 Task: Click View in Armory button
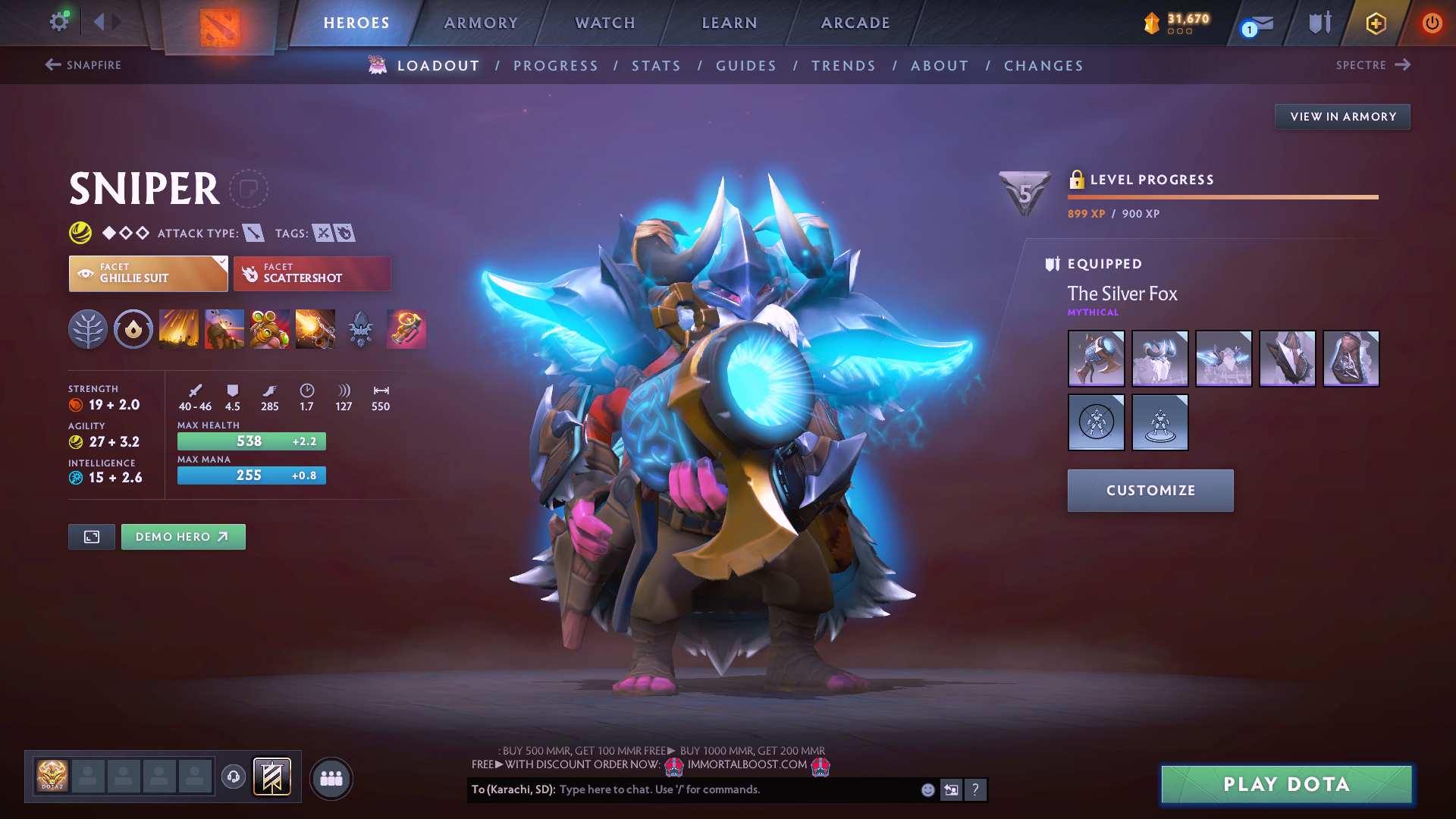[x=1342, y=117]
